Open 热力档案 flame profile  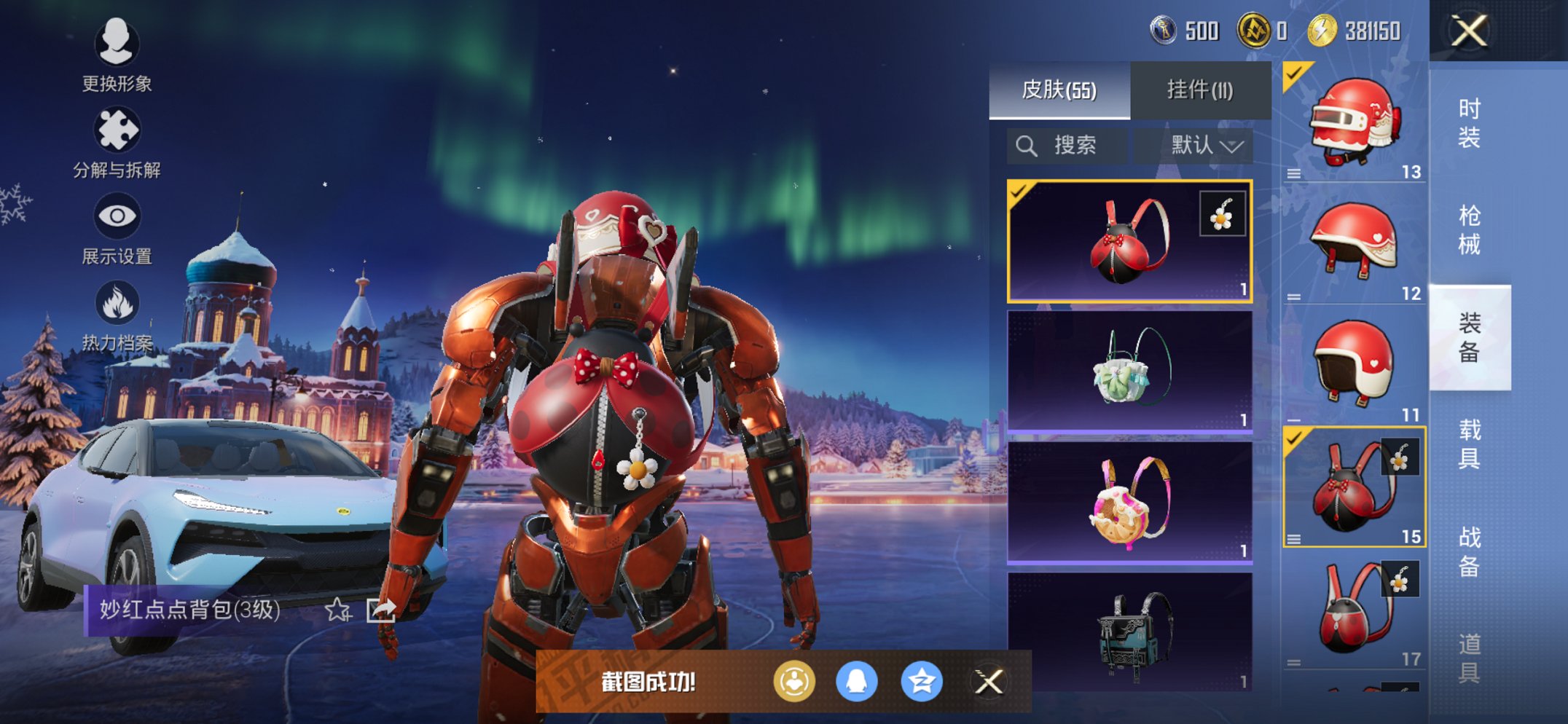point(117,315)
